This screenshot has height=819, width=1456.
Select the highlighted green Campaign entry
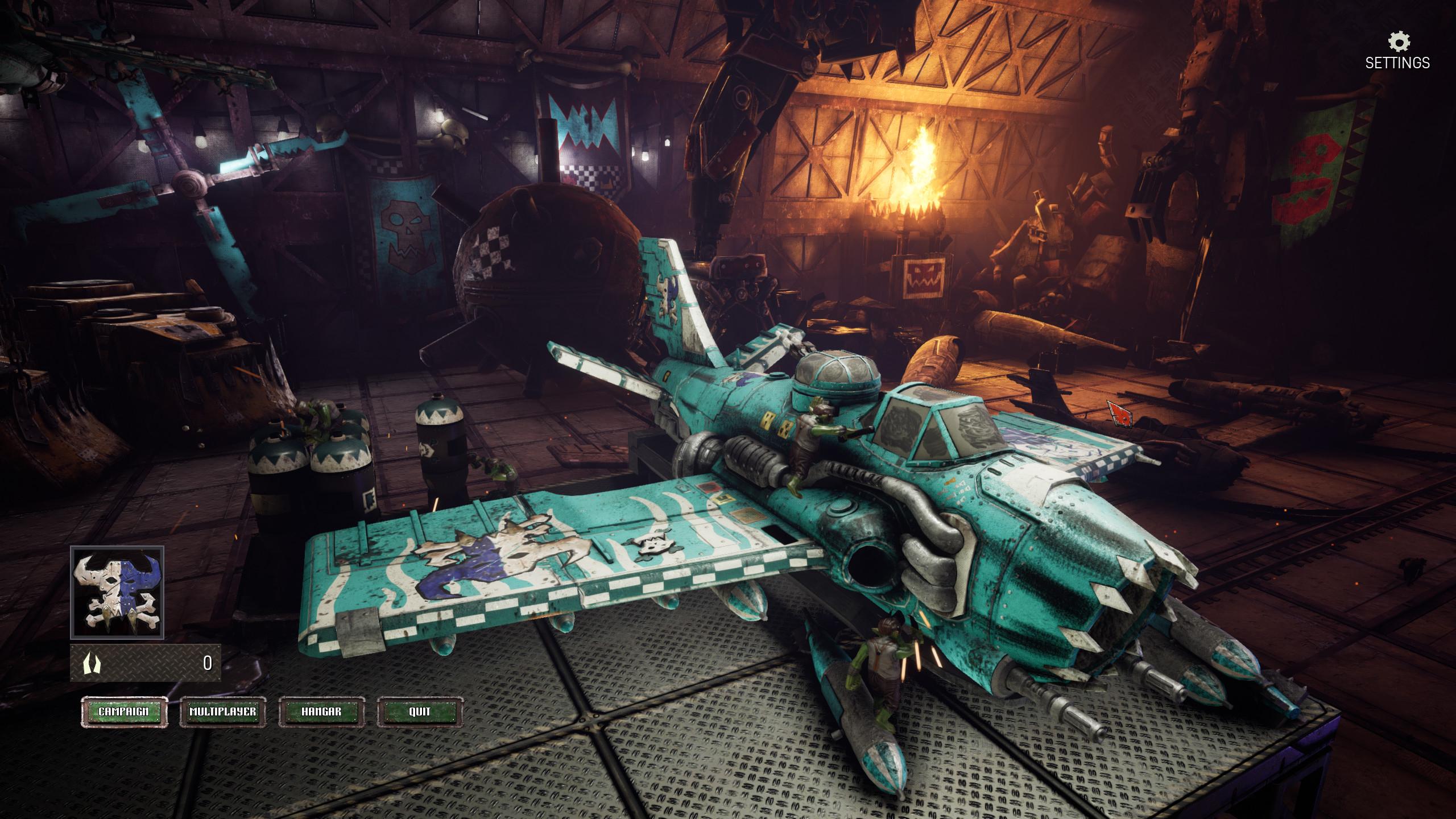point(123,711)
